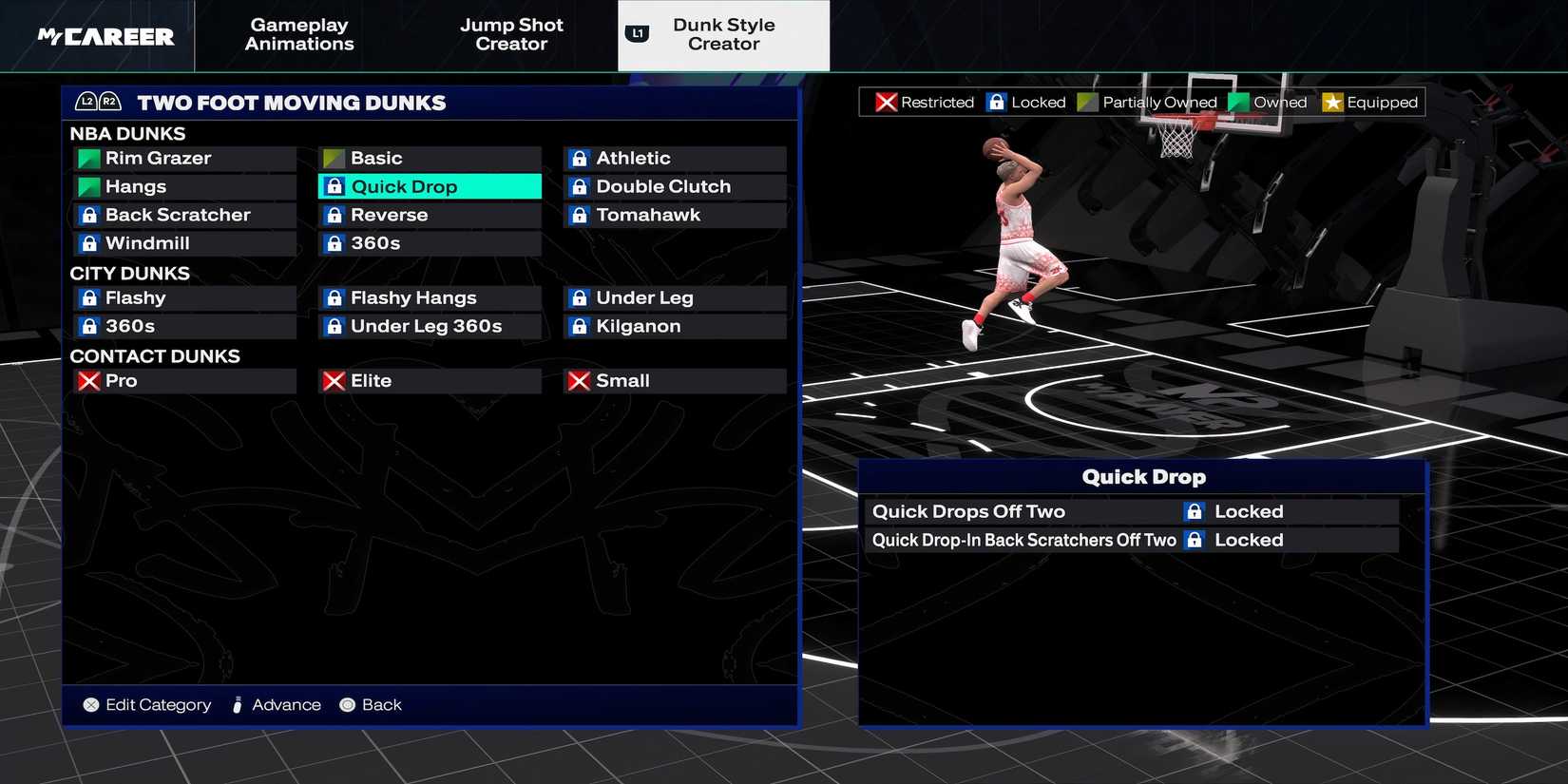The width and height of the screenshot is (1568, 784).
Task: Click the Partially Owned icon next to Basic
Action: (x=334, y=158)
